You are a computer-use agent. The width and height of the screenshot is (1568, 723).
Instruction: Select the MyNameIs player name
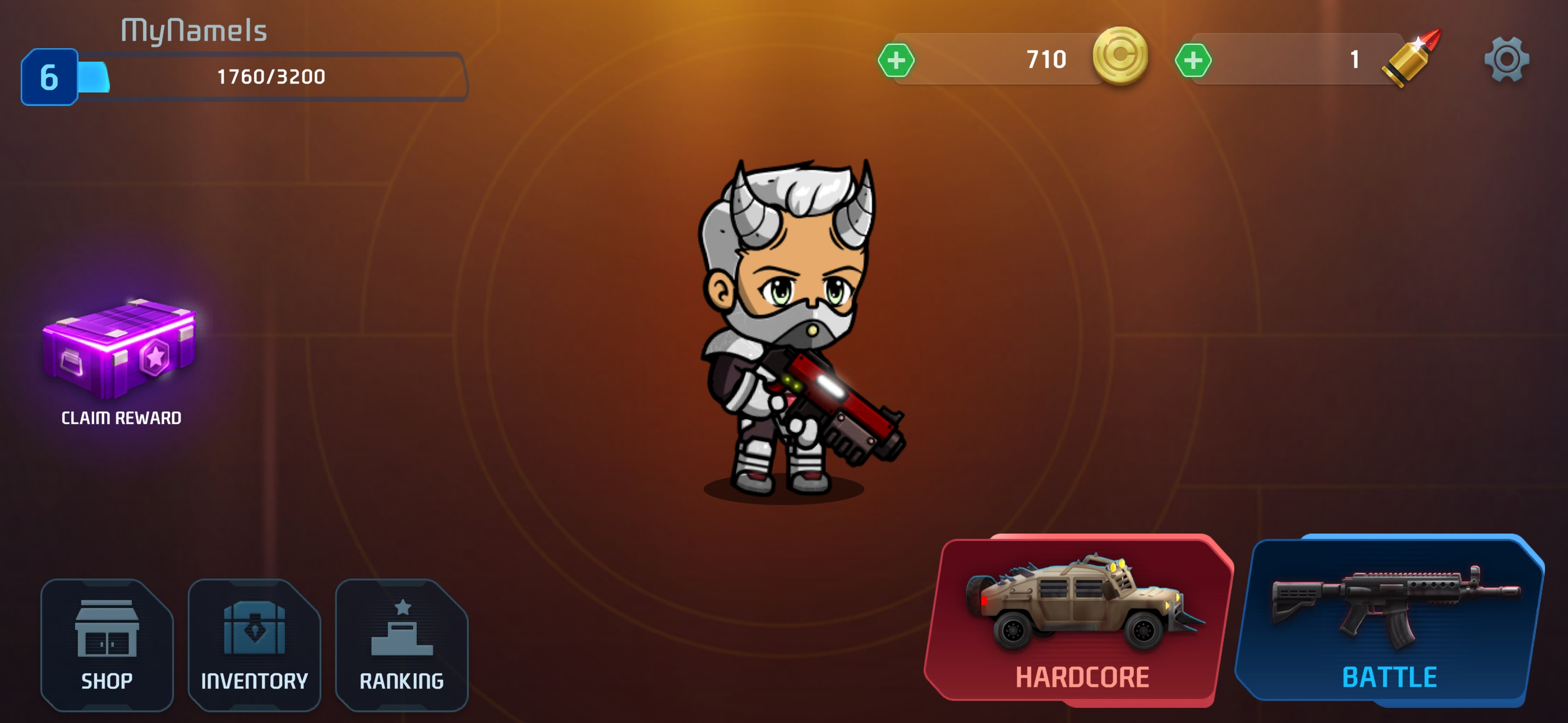click(194, 30)
